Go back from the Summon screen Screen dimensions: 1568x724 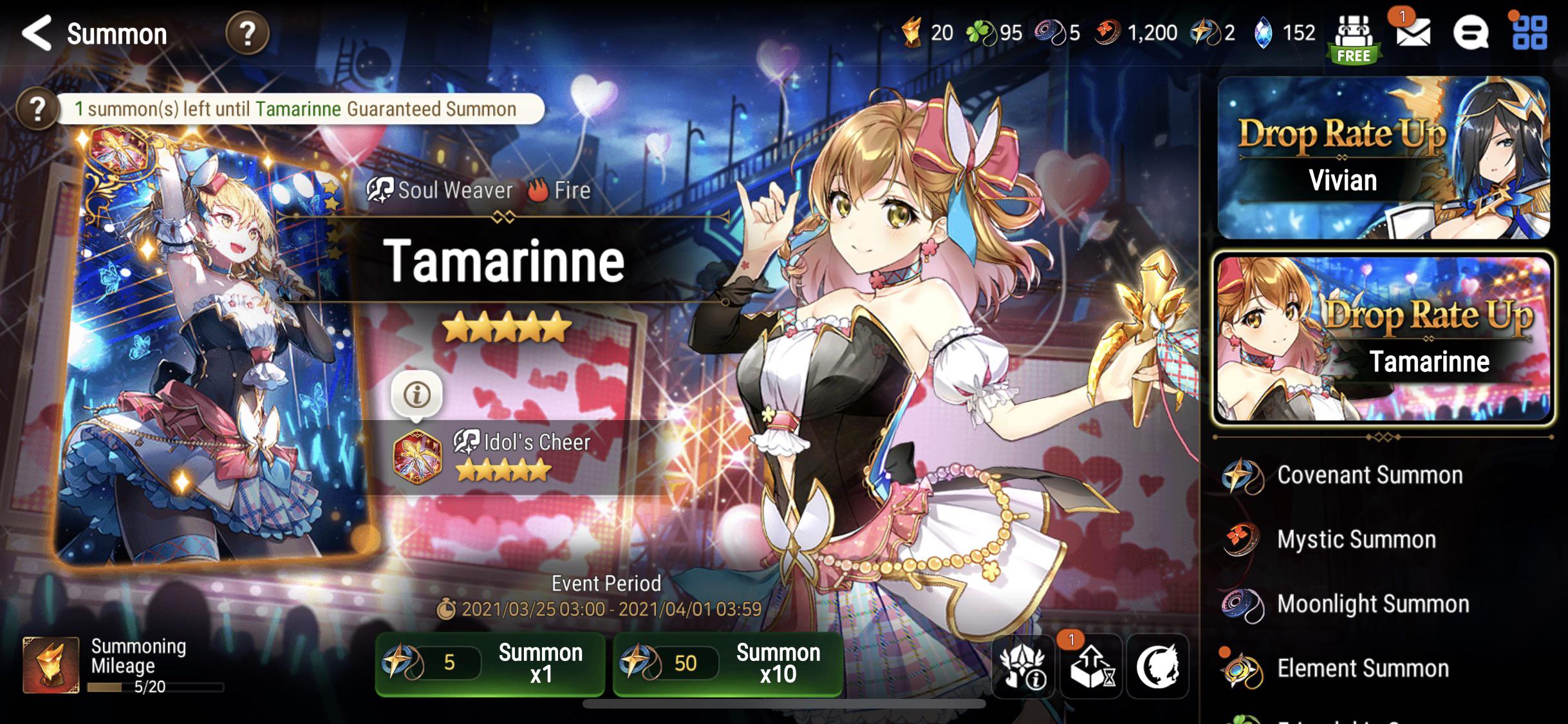(x=37, y=33)
